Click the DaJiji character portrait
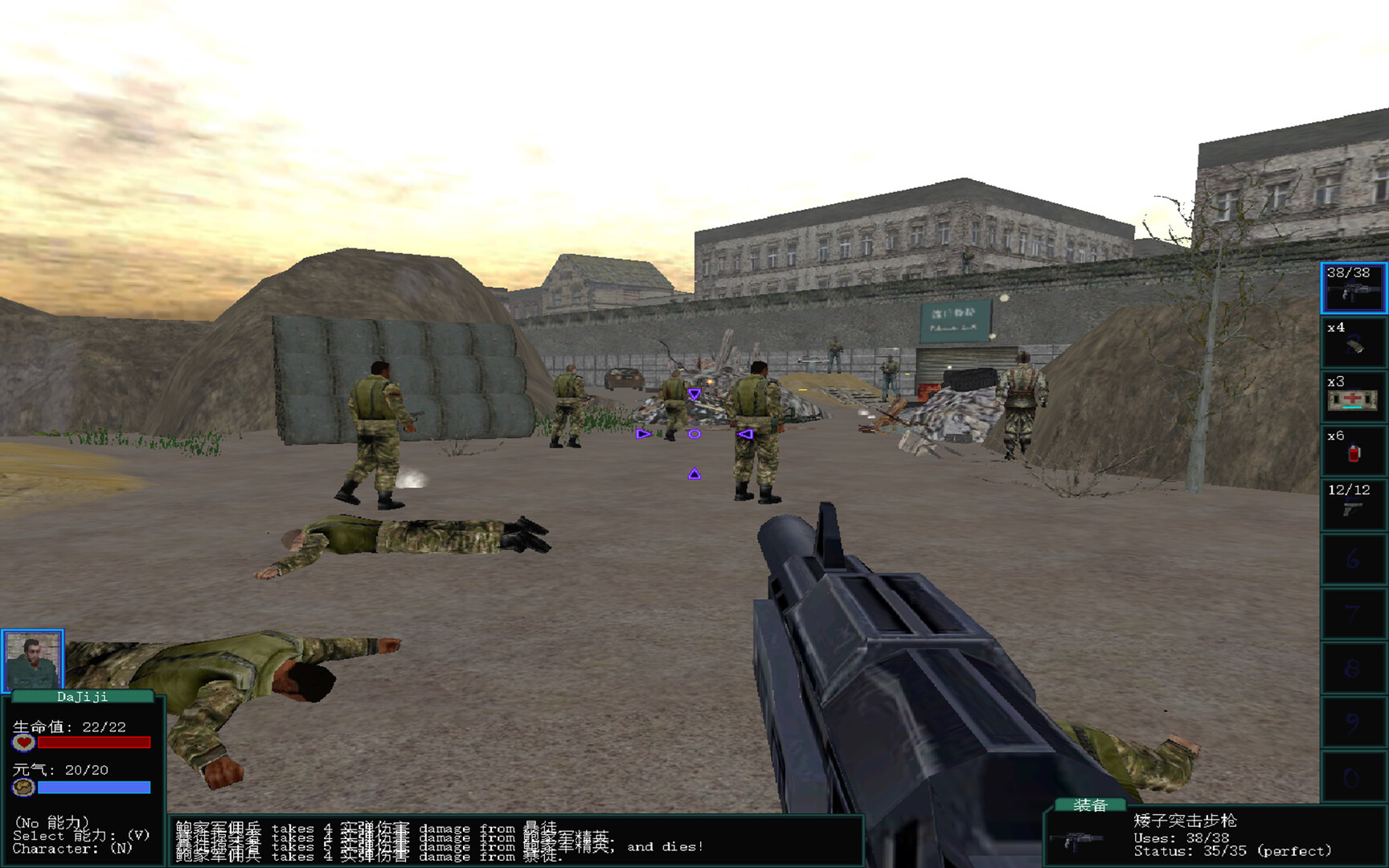 (33, 661)
